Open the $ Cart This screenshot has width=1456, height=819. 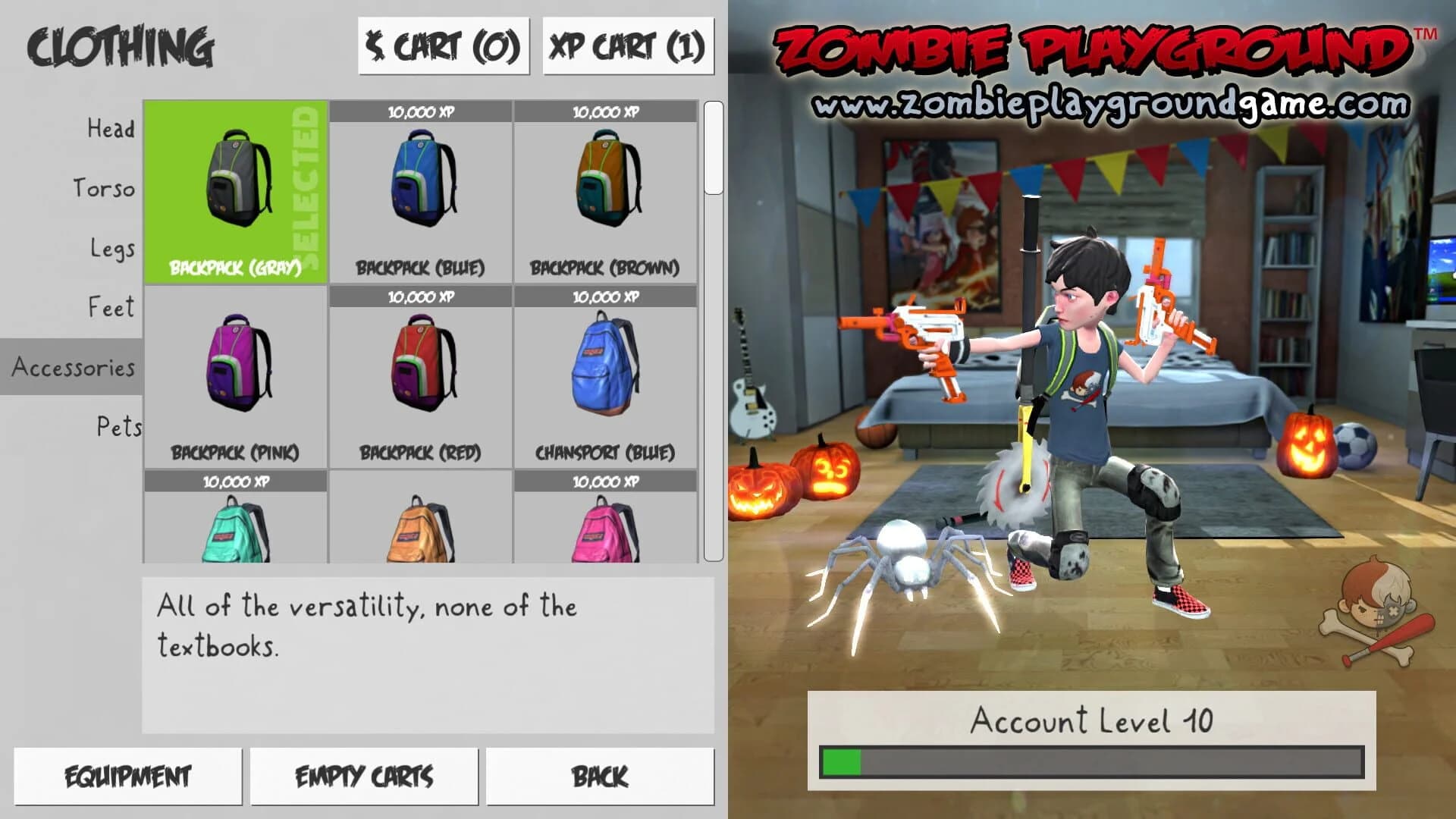[444, 47]
